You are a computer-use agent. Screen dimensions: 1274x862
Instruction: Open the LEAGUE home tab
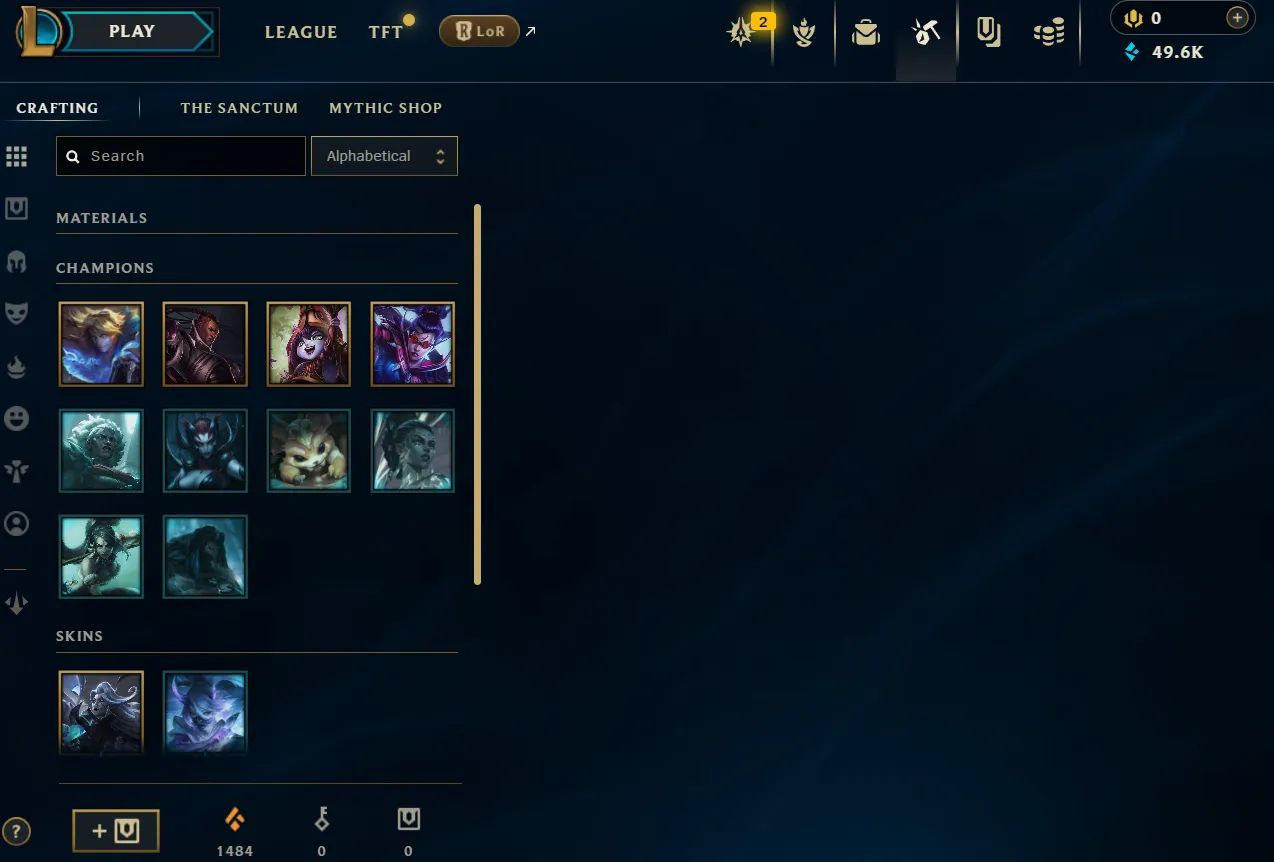tap(301, 32)
